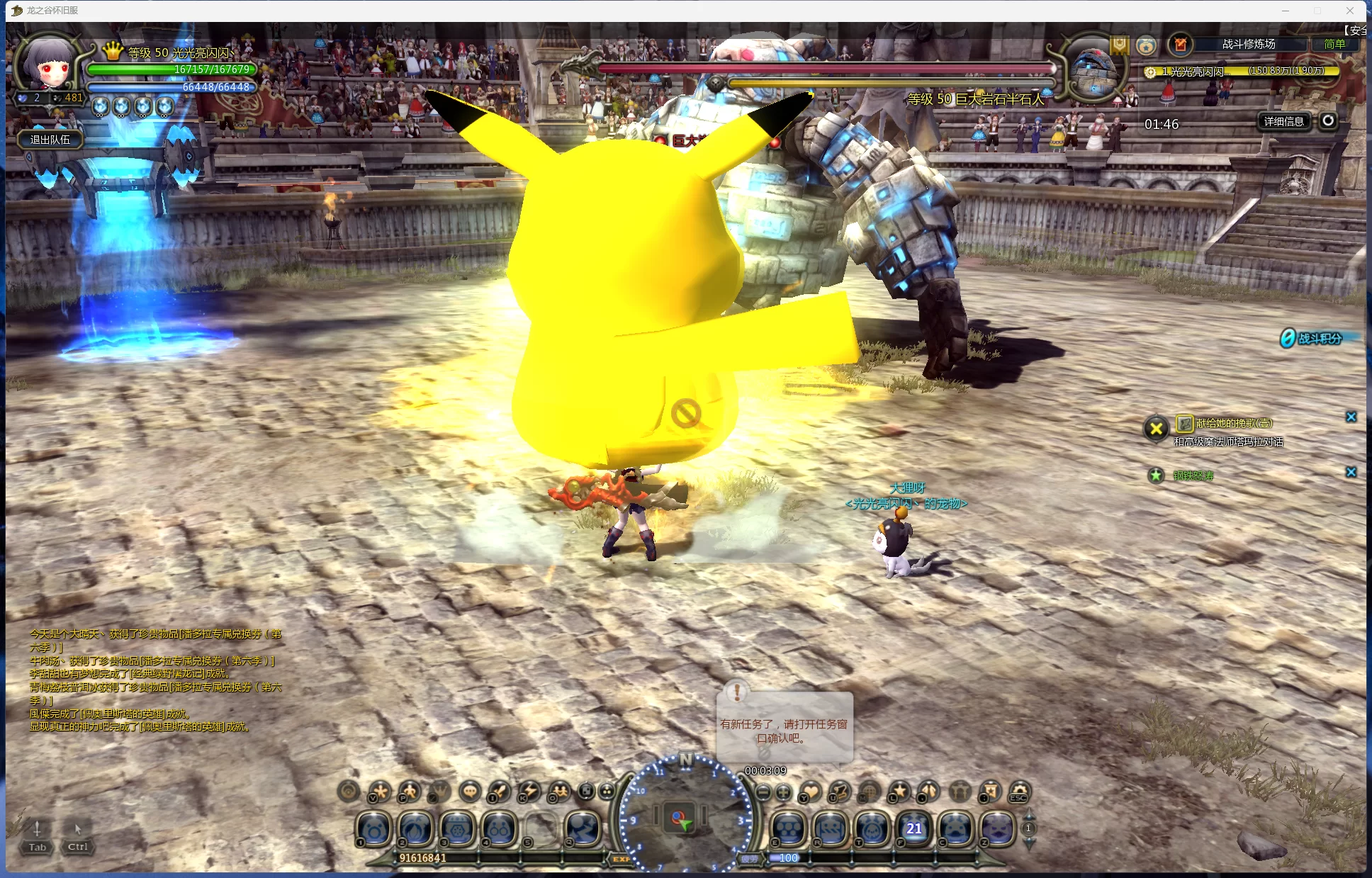Click the dice icon in the menu bar
Screen dimensions: 1372x878
tap(587, 791)
